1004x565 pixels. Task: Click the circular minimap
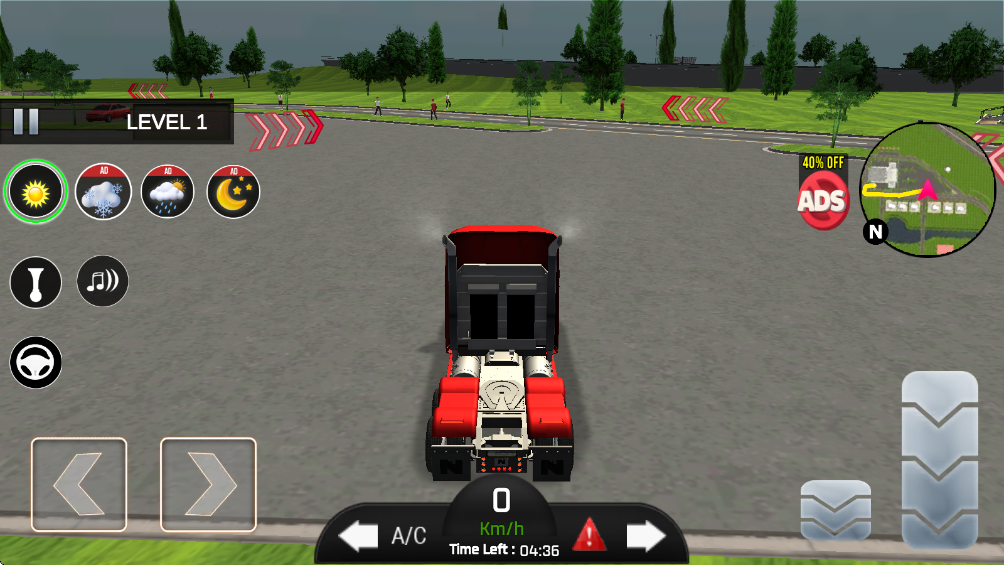[927, 190]
